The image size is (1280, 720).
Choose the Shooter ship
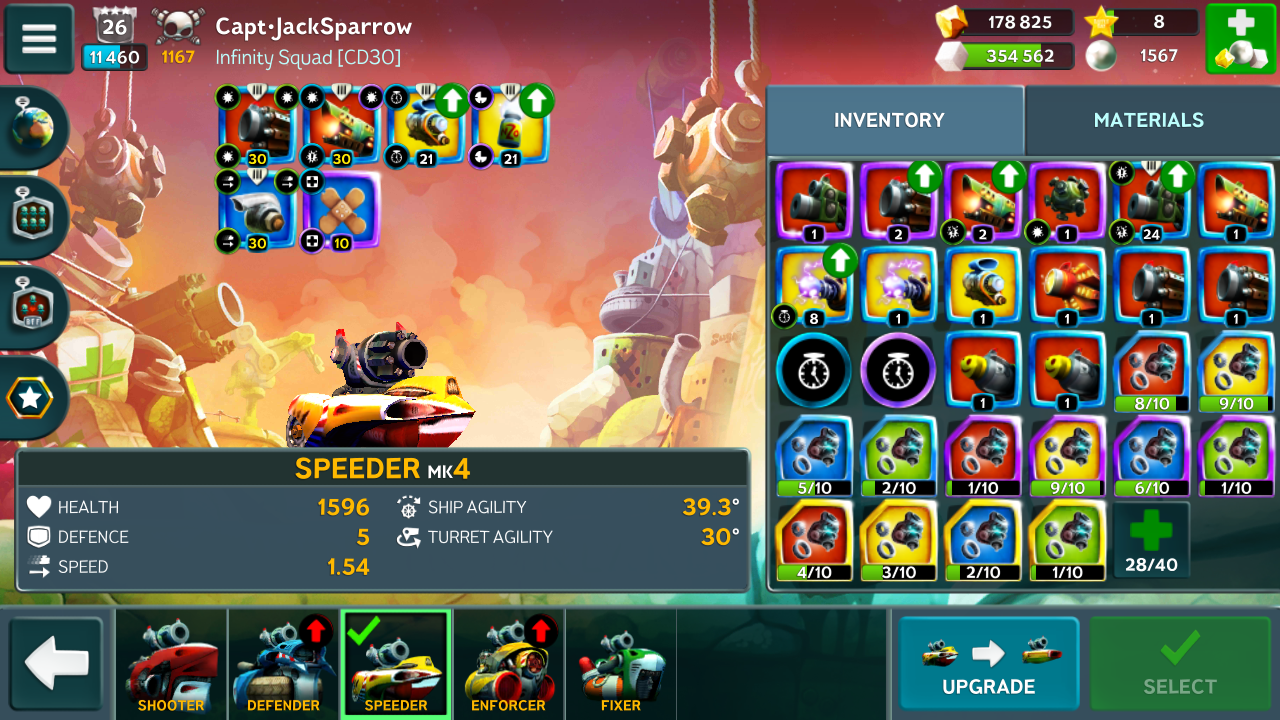pos(171,664)
